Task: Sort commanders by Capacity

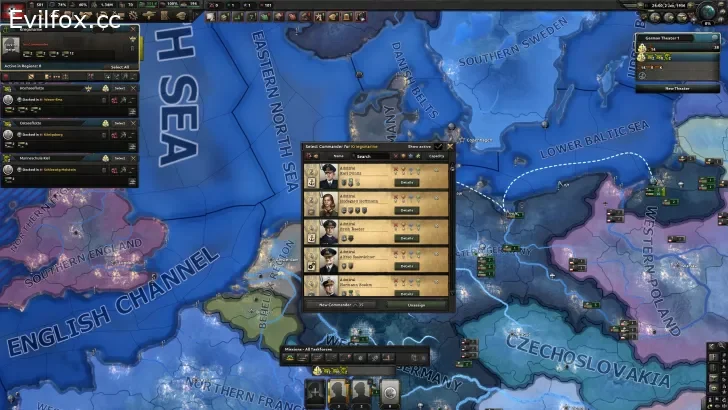Action: (437, 156)
